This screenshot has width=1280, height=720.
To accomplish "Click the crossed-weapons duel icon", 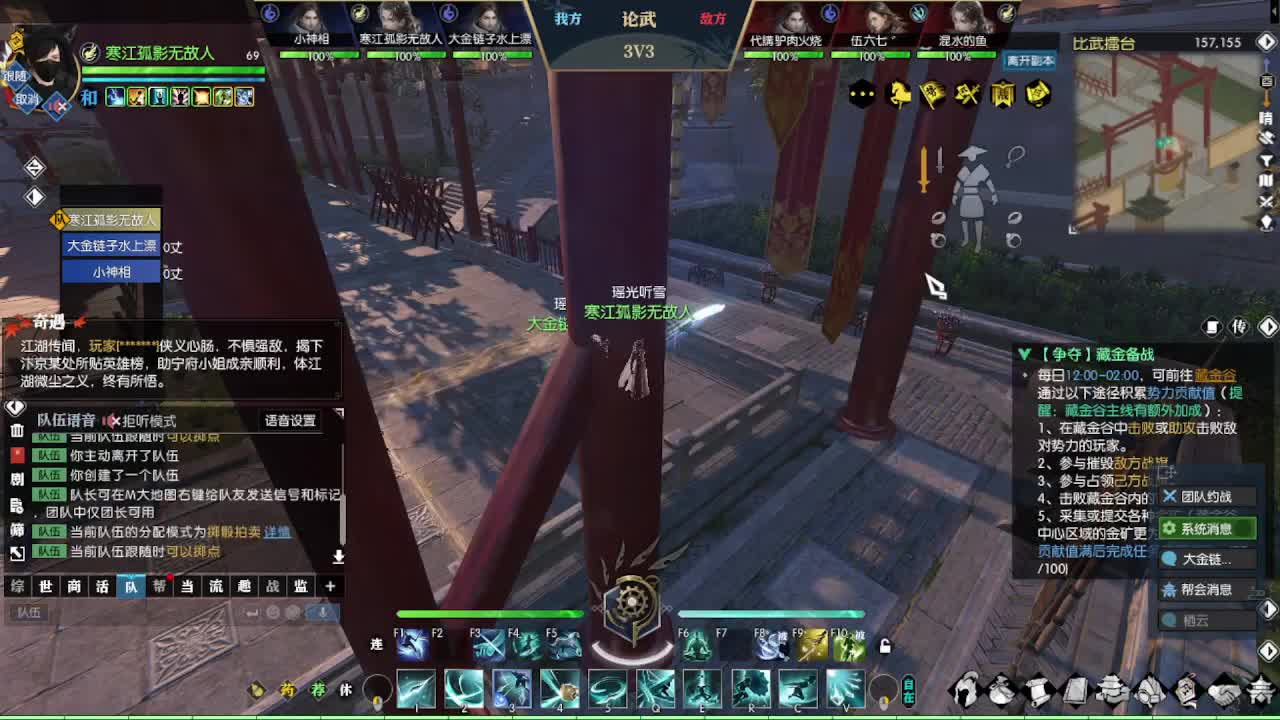I will [x=965, y=95].
